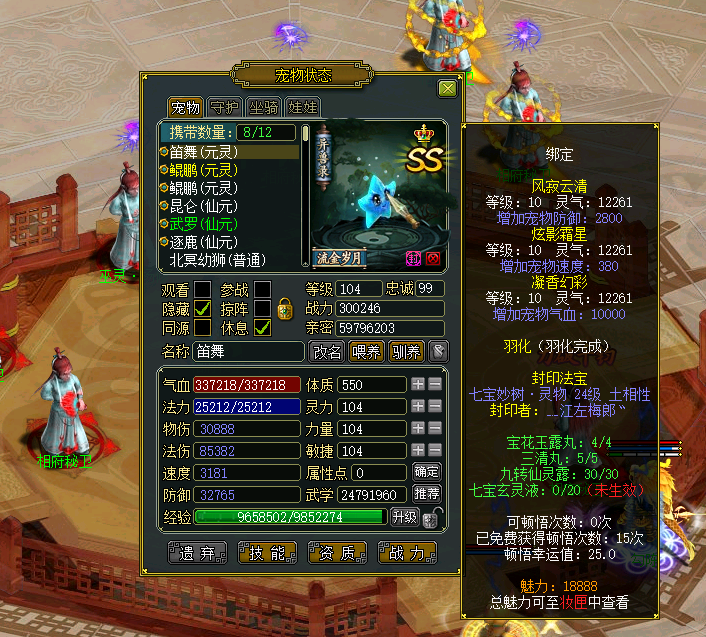706x637 pixels.
Task: Pick 北冥幼狮 (普通) in the pet list
Action: point(217,259)
